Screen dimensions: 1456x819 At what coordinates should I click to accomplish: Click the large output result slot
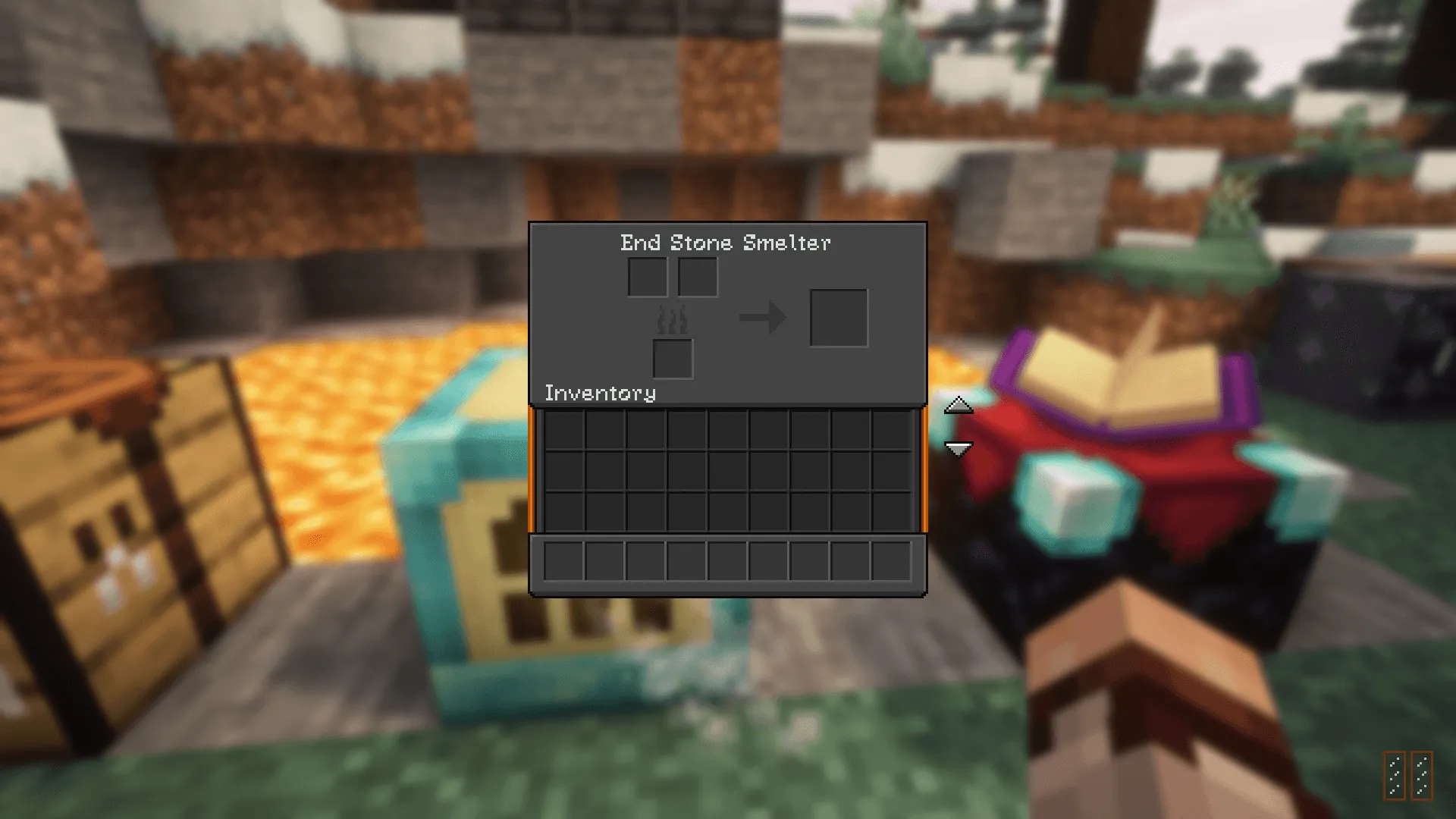click(x=839, y=318)
